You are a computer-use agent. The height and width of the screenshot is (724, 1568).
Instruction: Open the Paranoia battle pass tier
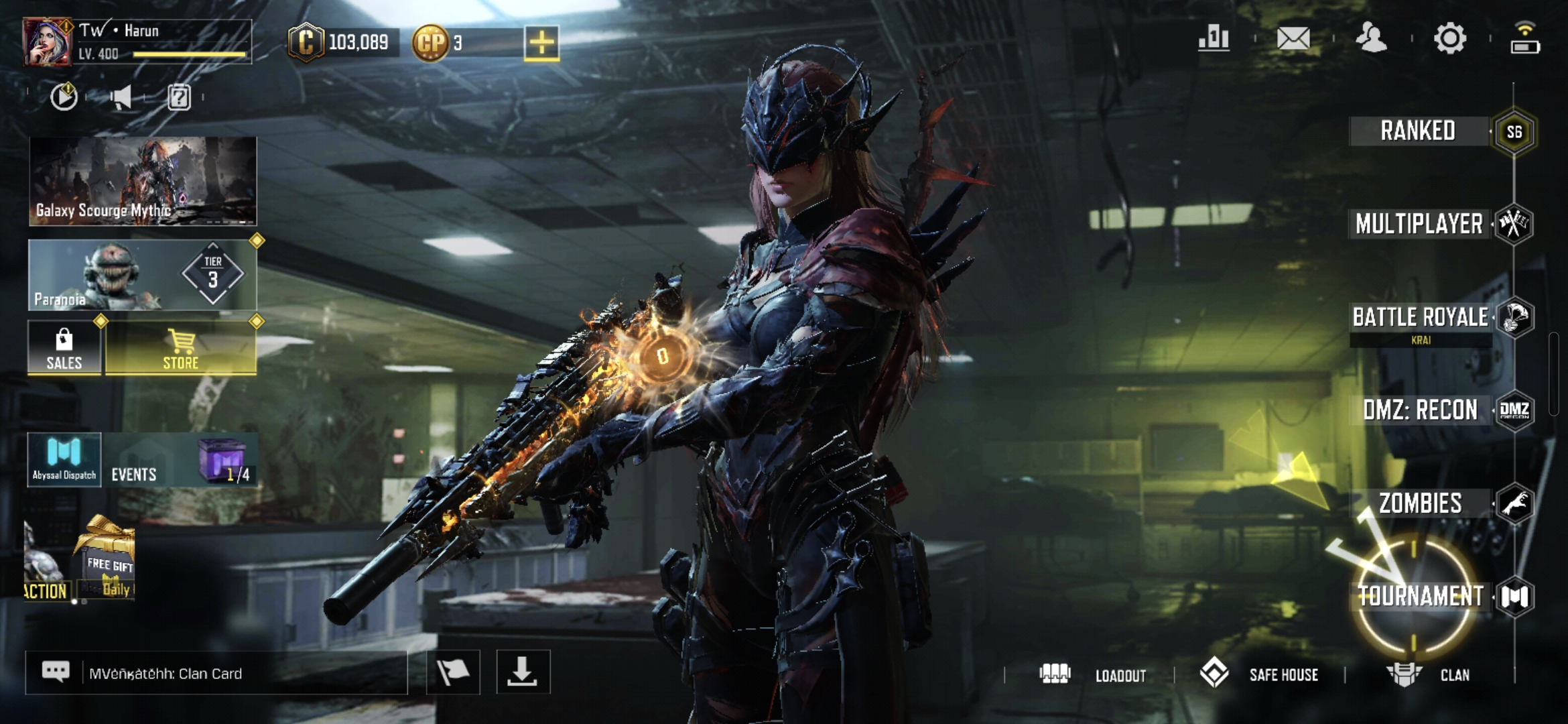143,276
